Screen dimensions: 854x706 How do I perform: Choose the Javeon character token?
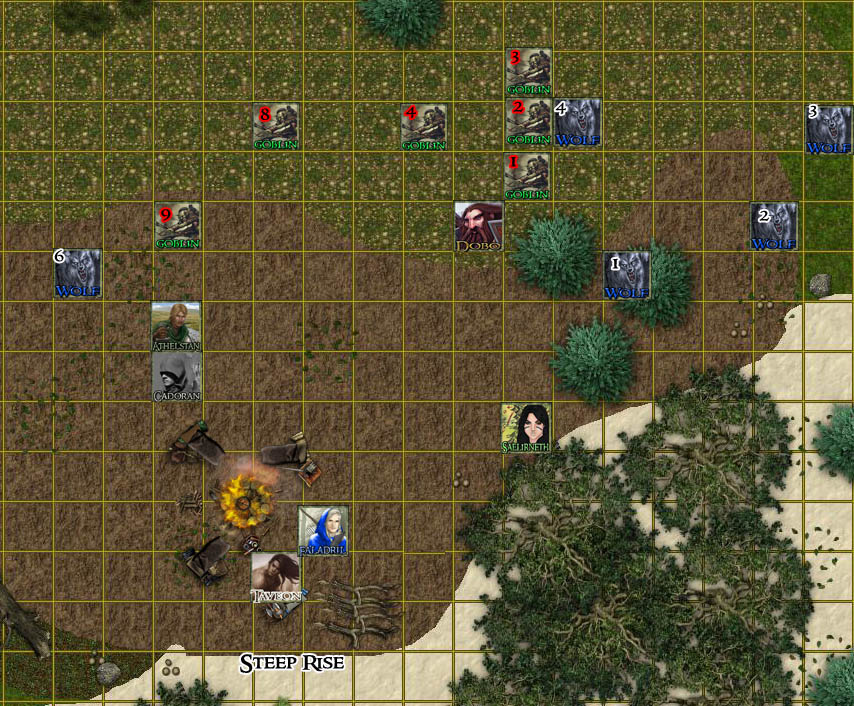click(275, 577)
